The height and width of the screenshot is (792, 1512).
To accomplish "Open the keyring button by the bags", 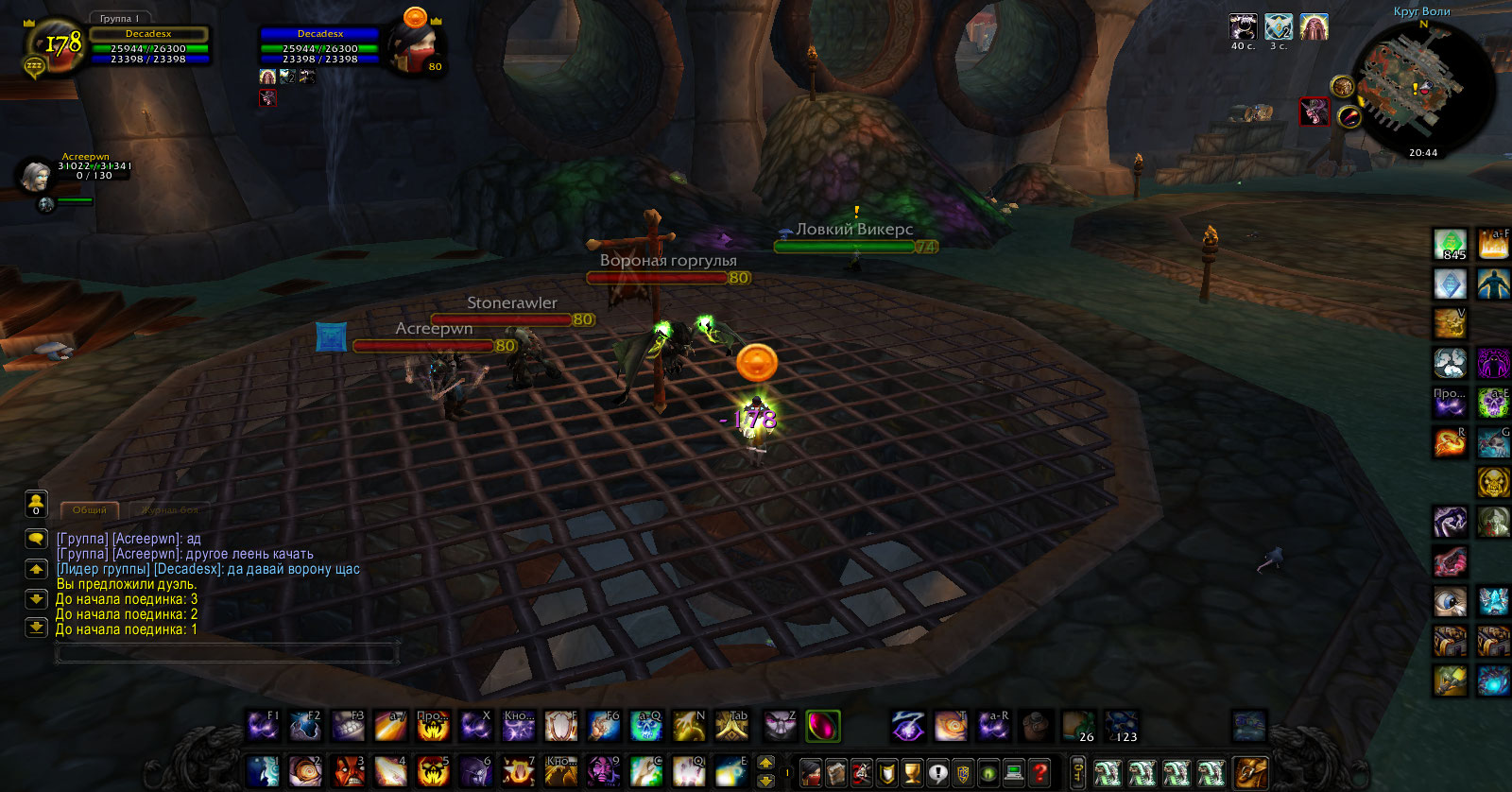I will pyautogui.click(x=1077, y=772).
